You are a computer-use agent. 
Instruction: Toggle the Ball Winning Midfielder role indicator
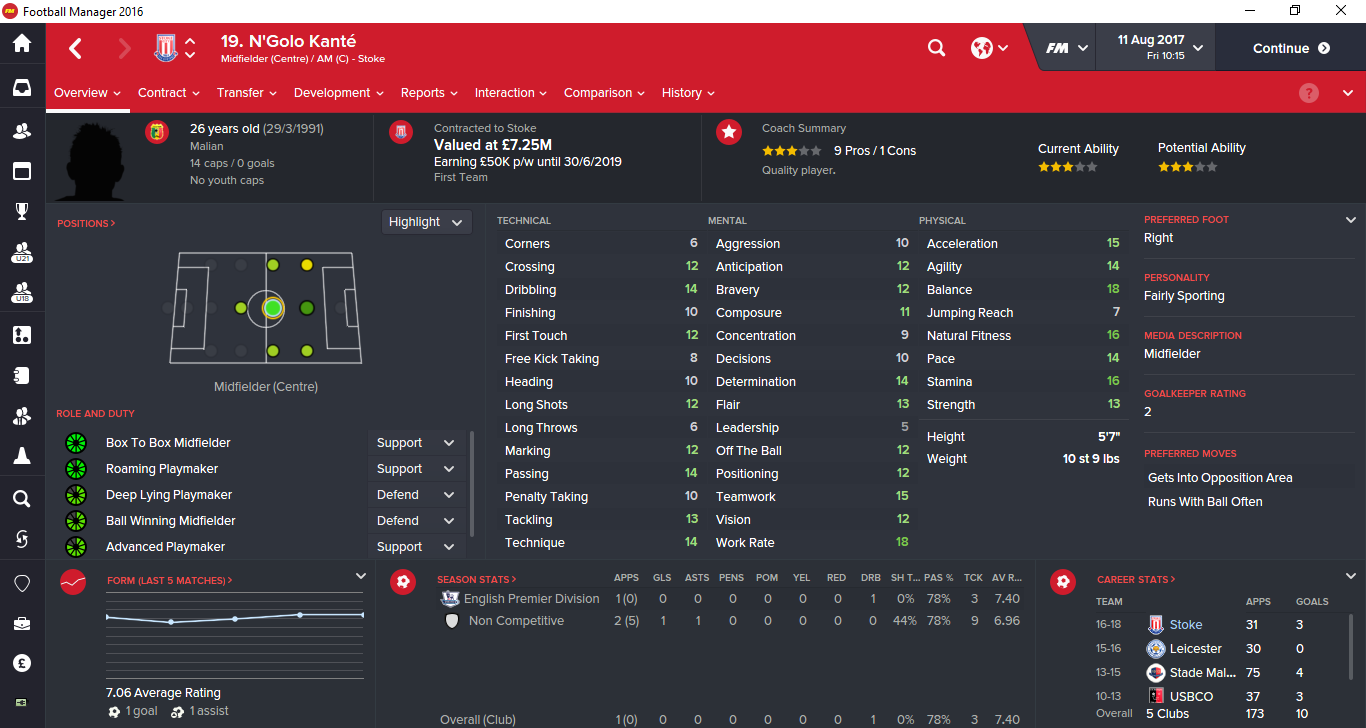point(76,520)
